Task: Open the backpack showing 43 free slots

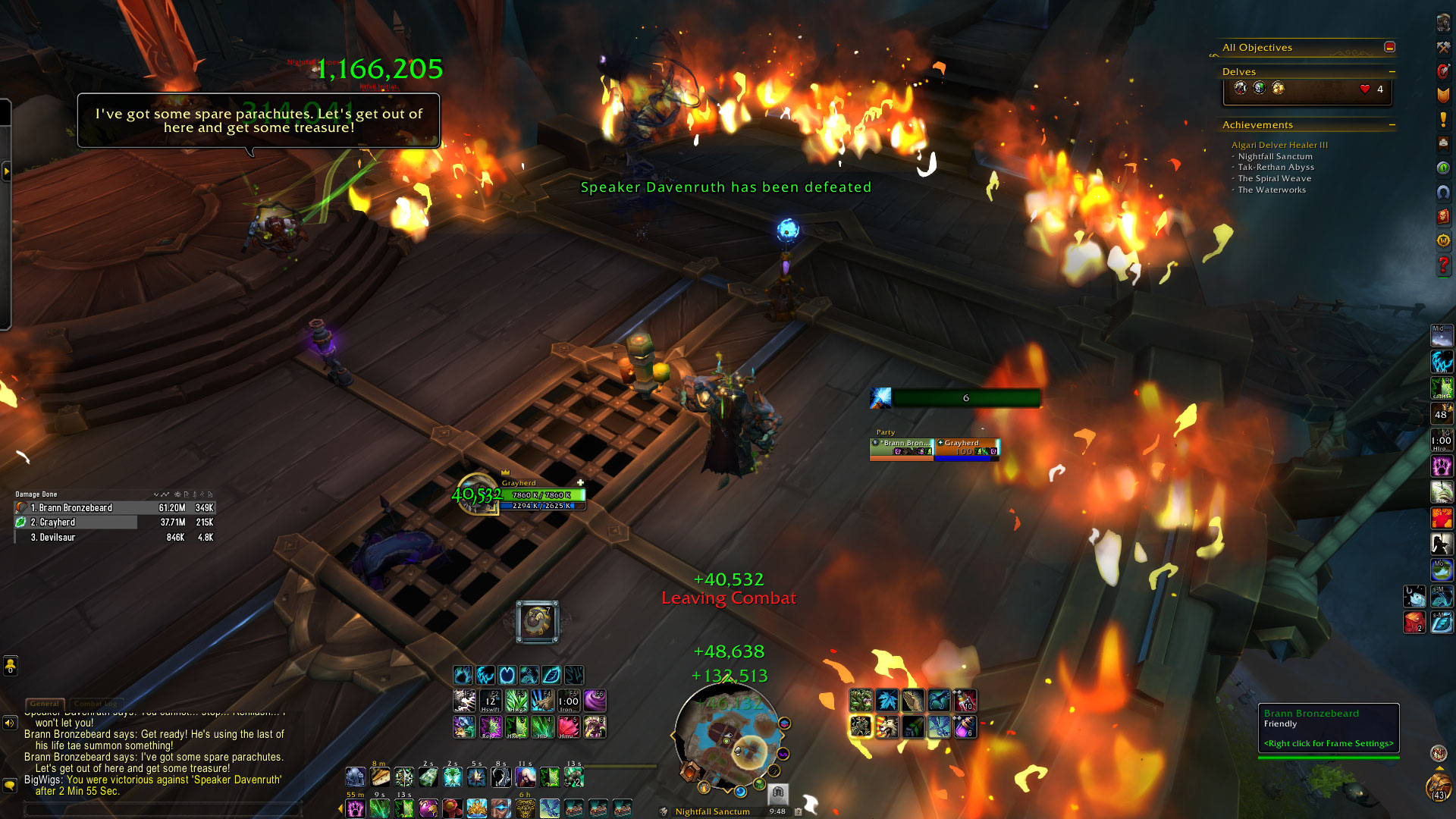Action: [1438, 787]
